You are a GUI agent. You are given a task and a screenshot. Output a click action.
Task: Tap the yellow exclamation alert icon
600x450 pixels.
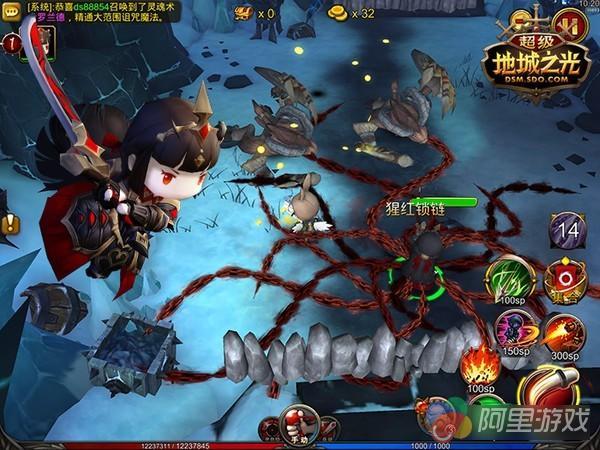(10, 224)
